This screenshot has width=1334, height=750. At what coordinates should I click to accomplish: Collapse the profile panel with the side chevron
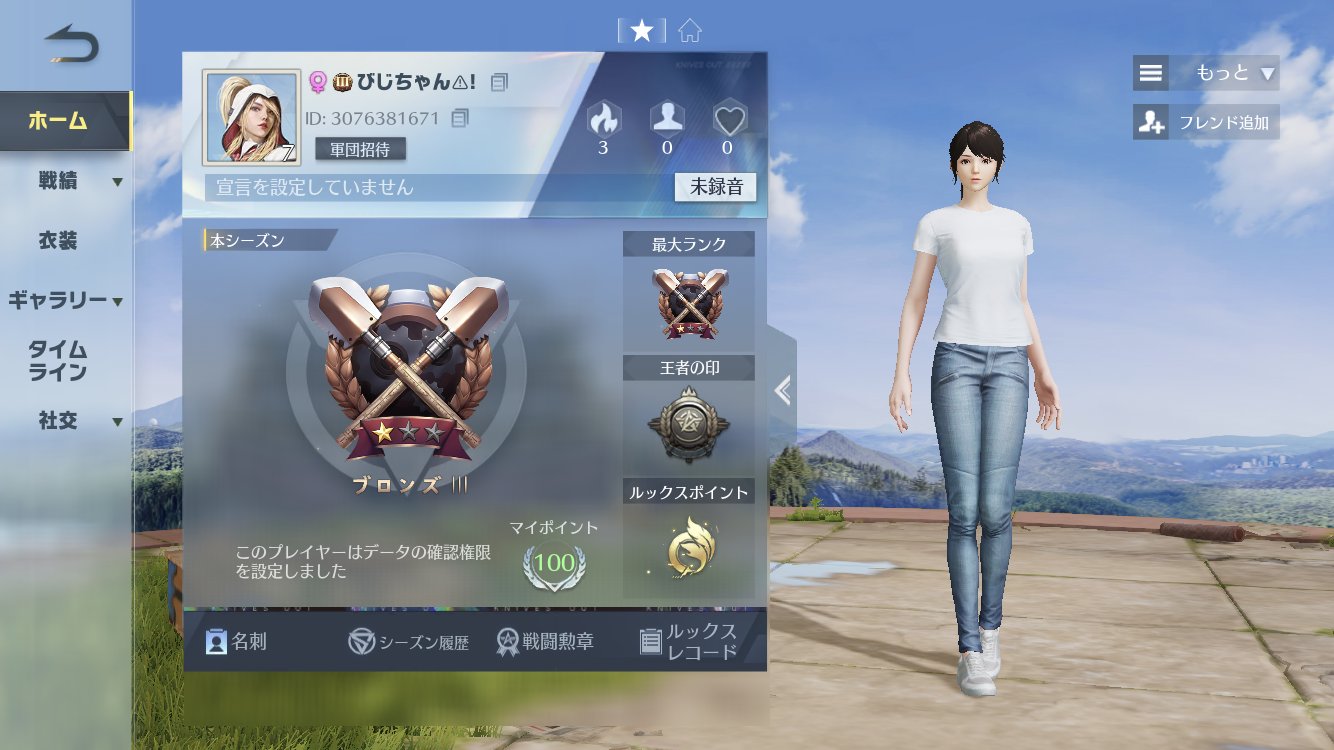pyautogui.click(x=783, y=390)
